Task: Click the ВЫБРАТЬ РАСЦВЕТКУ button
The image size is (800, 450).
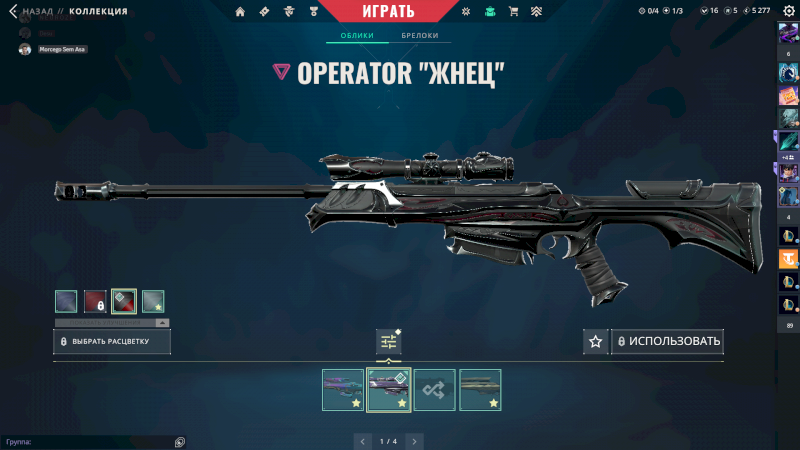Action: [112, 342]
